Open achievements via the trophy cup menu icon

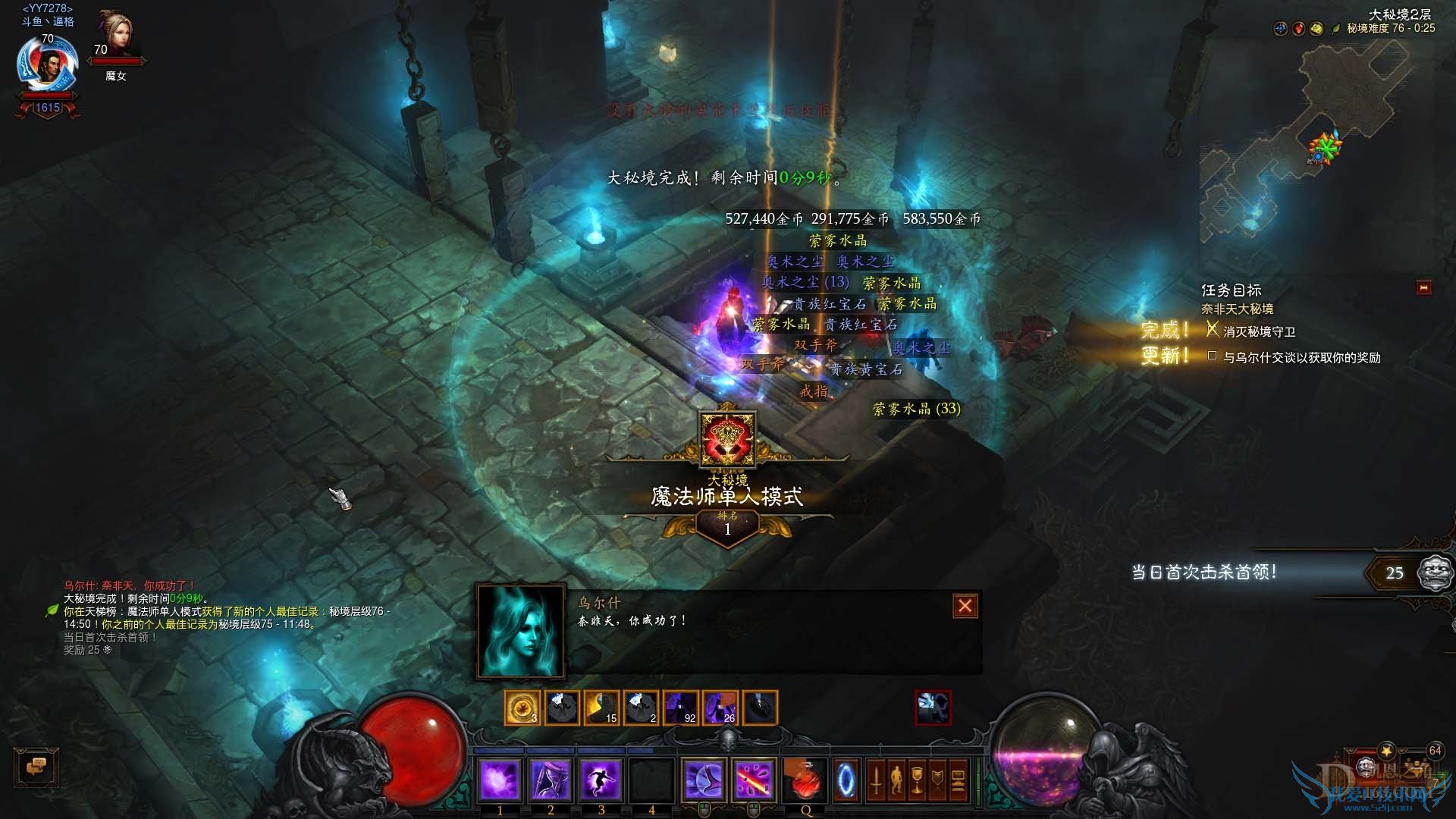click(918, 782)
